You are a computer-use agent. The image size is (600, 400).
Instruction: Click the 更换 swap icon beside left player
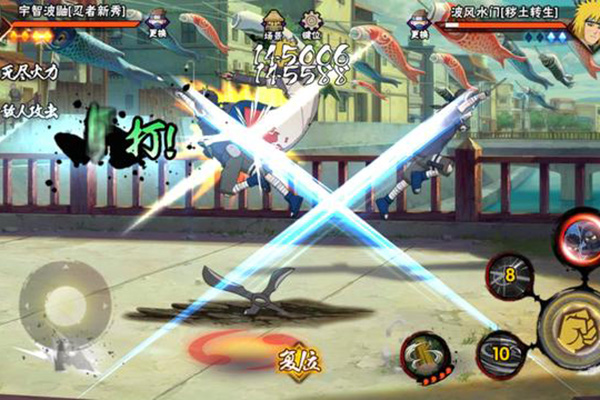coord(157,24)
